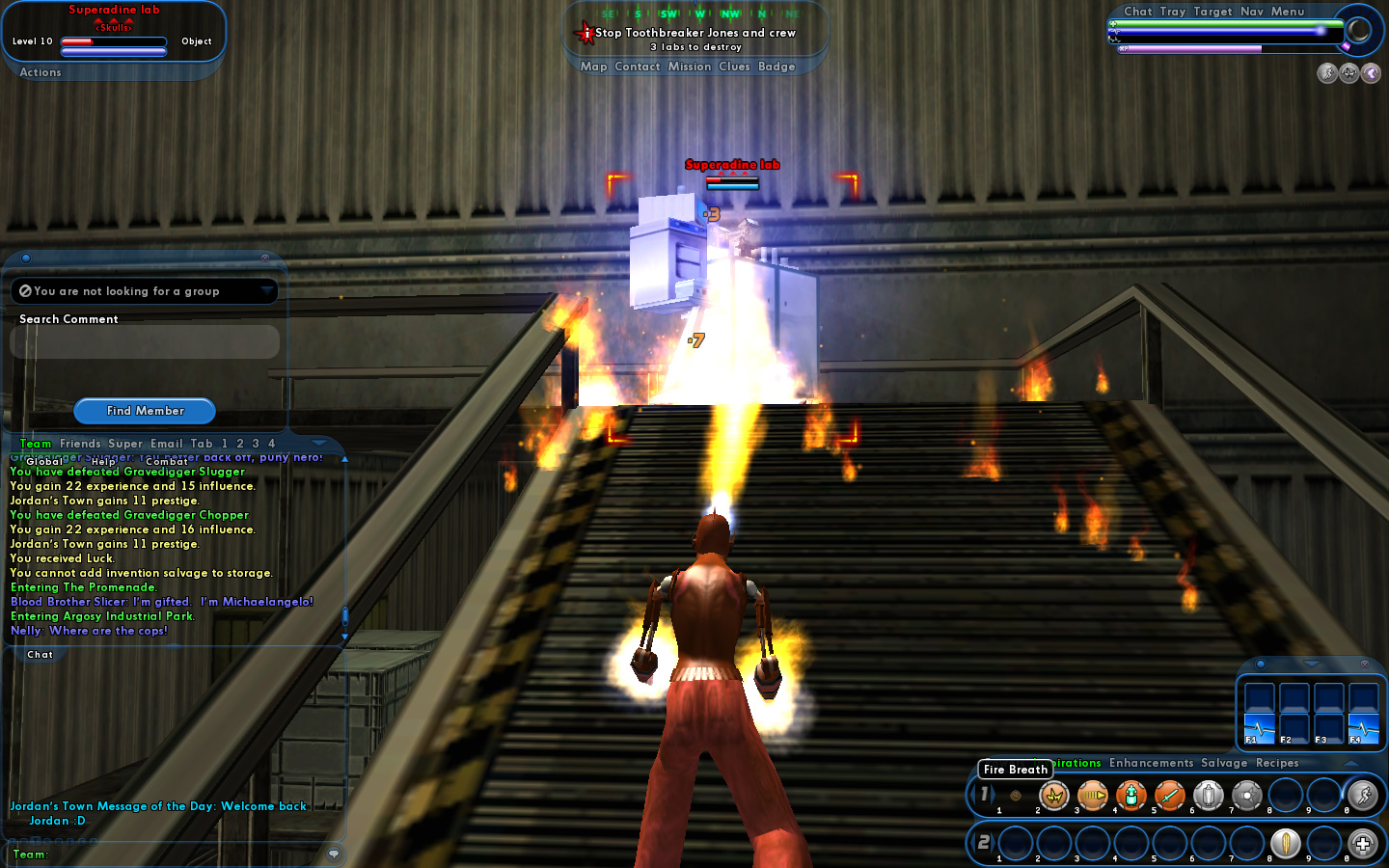Switch to the Friends tab
The height and width of the screenshot is (868, 1389).
click(x=80, y=444)
